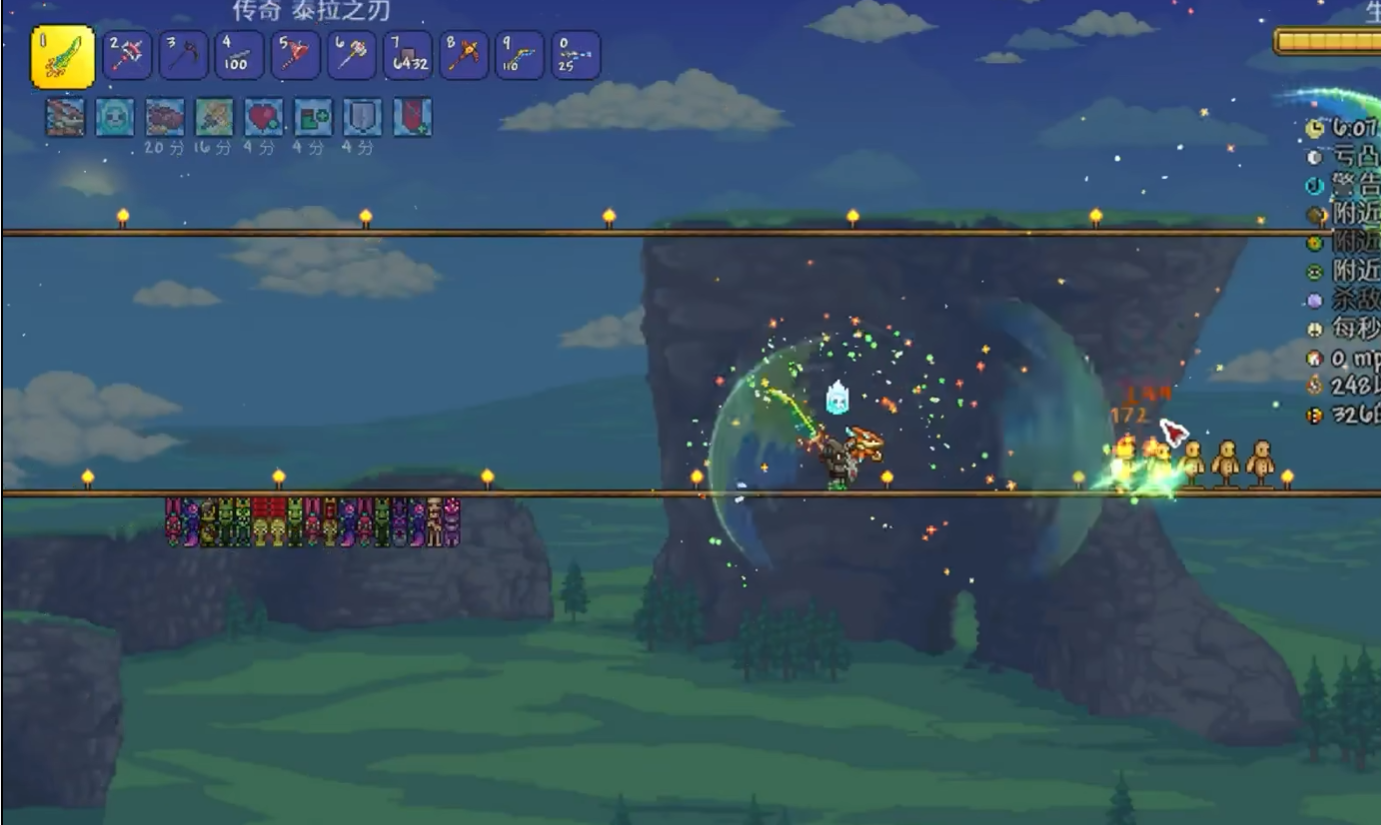Toggle the red house speed info icon

click(x=1315, y=357)
